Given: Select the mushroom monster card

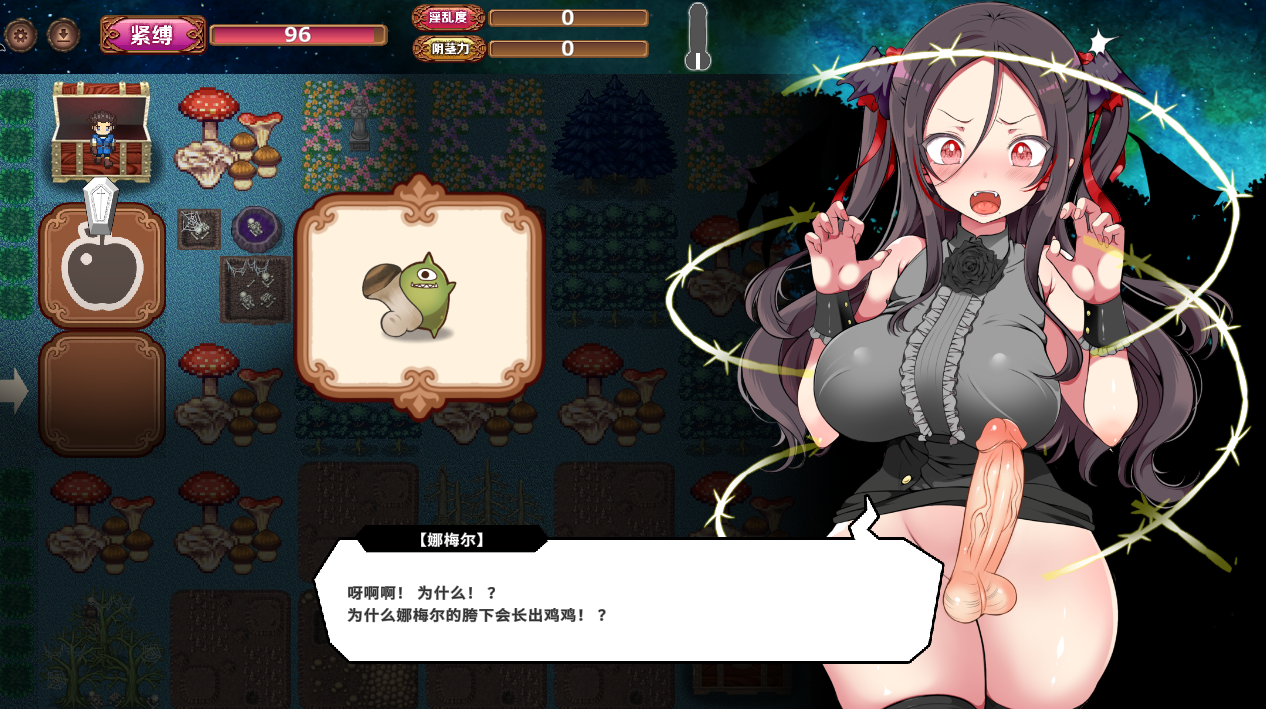Looking at the screenshot, I should 419,299.
